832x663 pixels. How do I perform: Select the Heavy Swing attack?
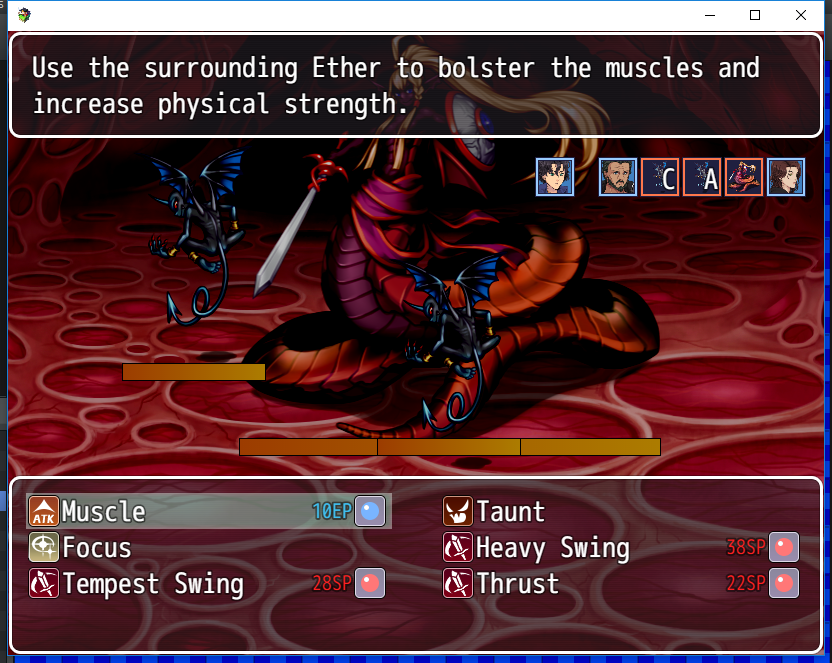pyautogui.click(x=552, y=548)
